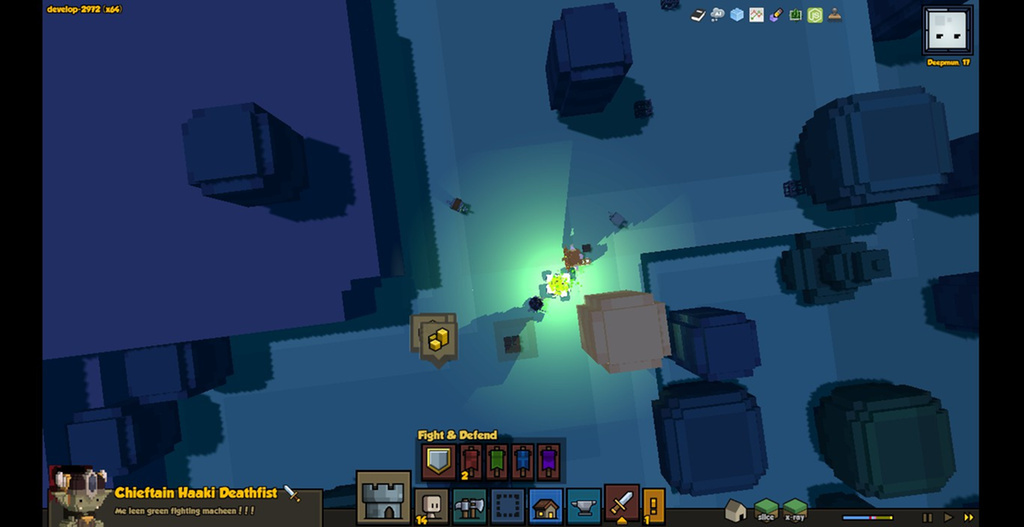Open the citizens menu showing 14

[x=432, y=505]
